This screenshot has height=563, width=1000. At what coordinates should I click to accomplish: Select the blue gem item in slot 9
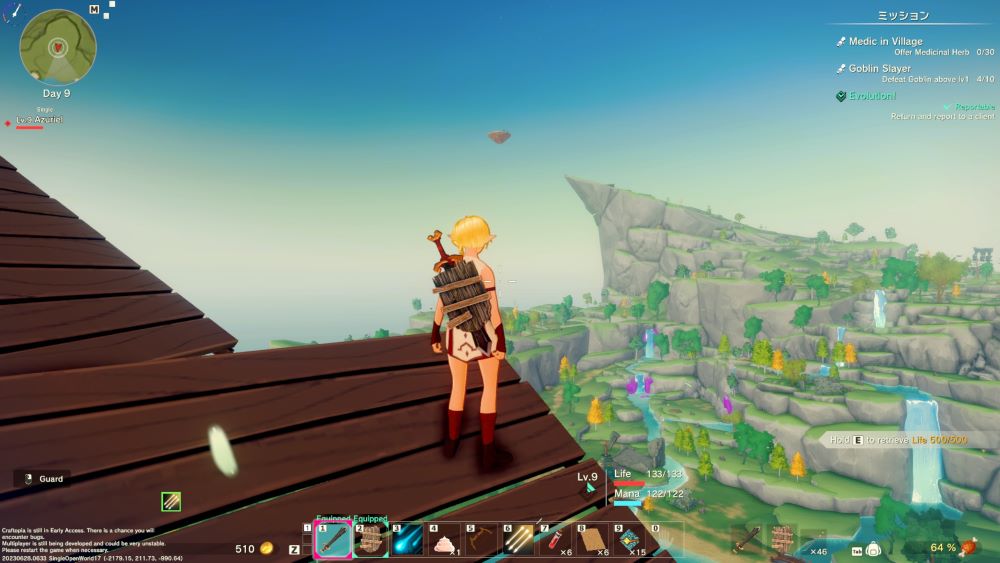coord(629,541)
